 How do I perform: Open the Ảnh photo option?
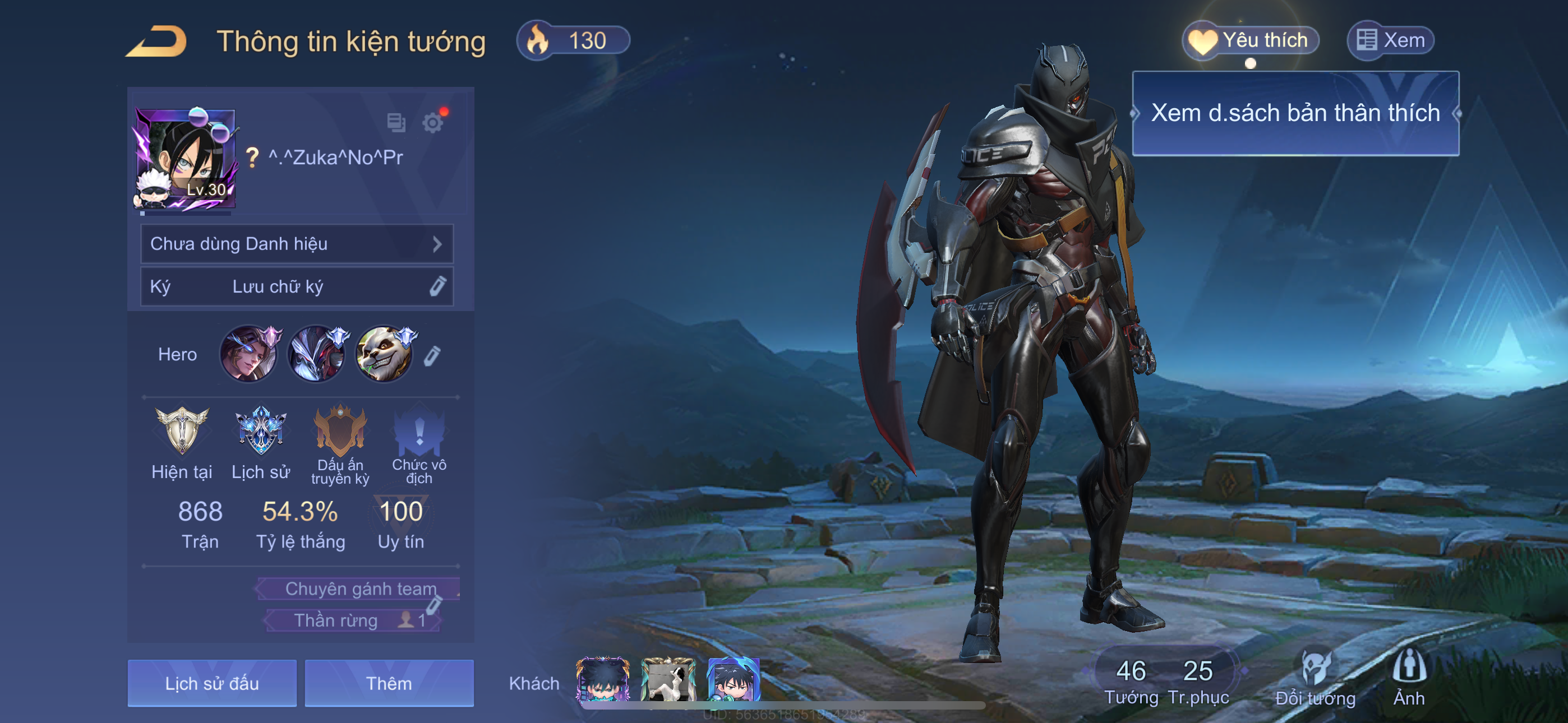click(1409, 676)
